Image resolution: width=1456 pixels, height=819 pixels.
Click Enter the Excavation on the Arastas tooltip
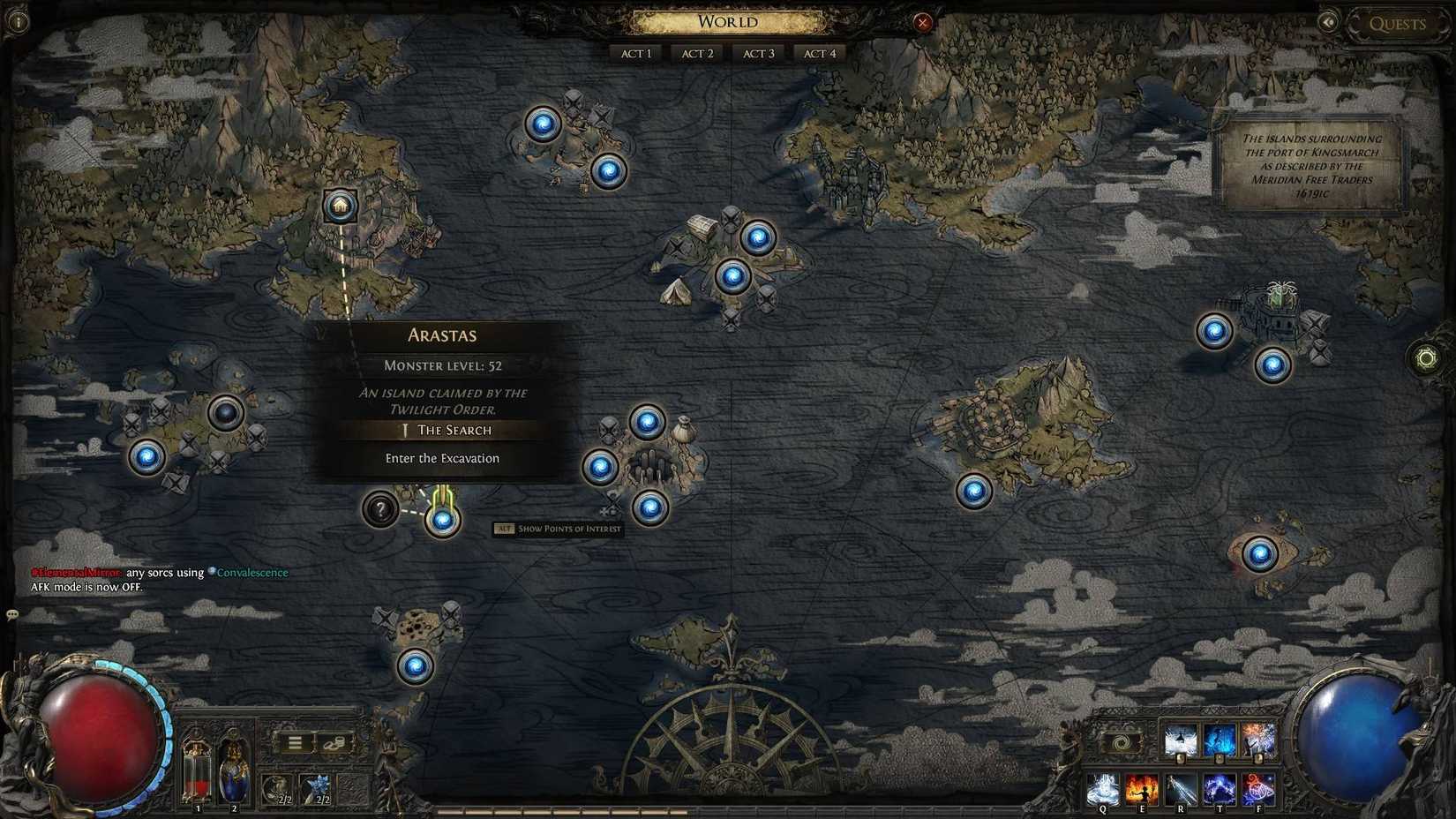442,458
